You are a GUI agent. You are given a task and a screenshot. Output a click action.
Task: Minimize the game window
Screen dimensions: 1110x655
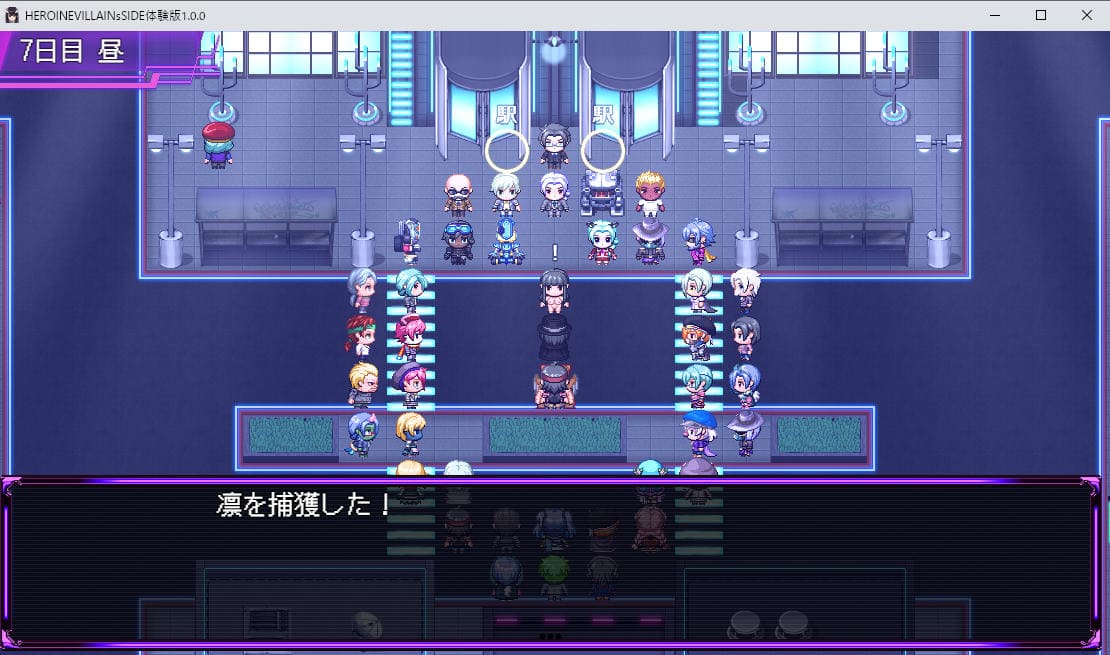click(x=995, y=15)
